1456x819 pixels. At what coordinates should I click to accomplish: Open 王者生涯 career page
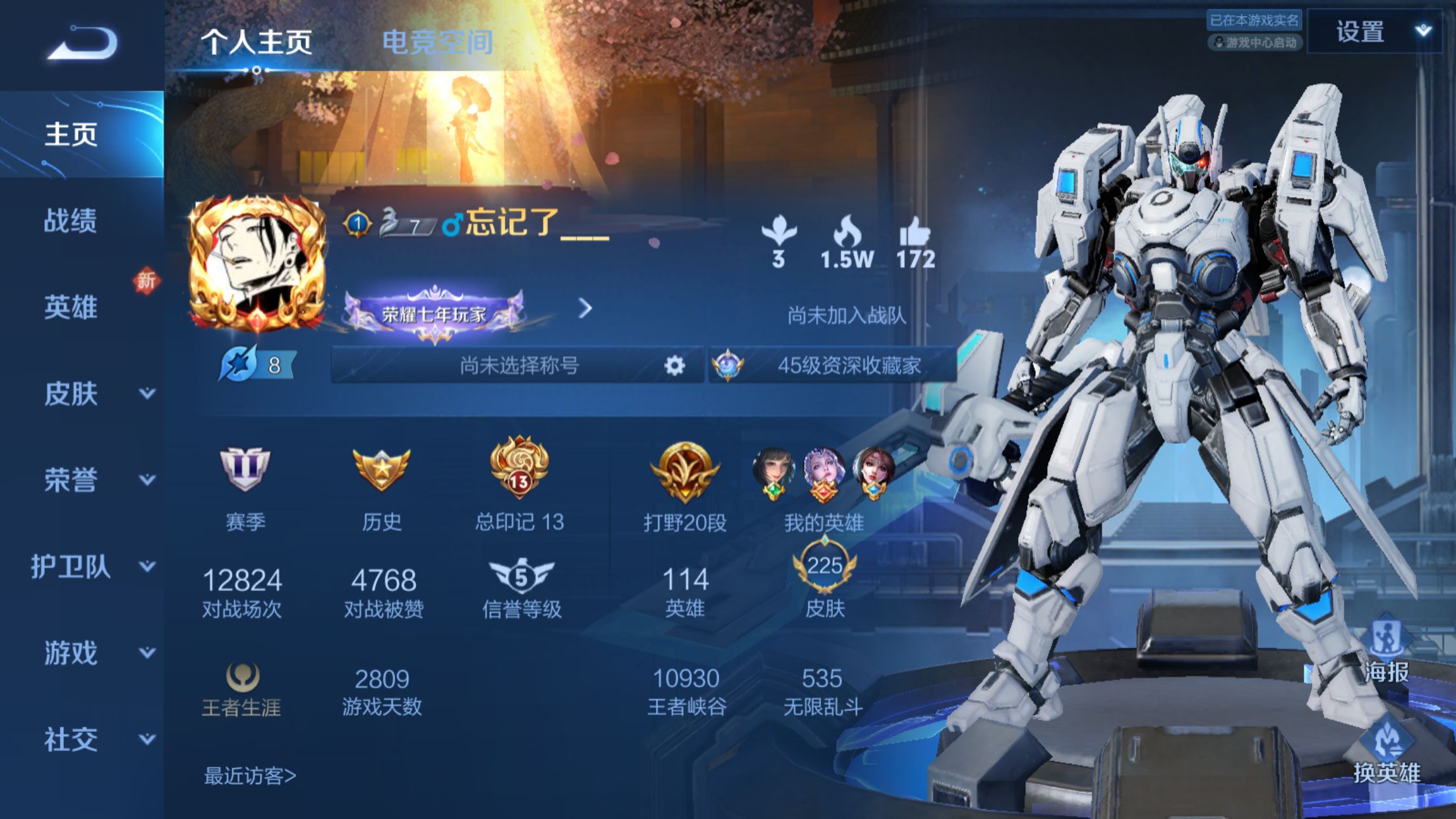pos(241,690)
